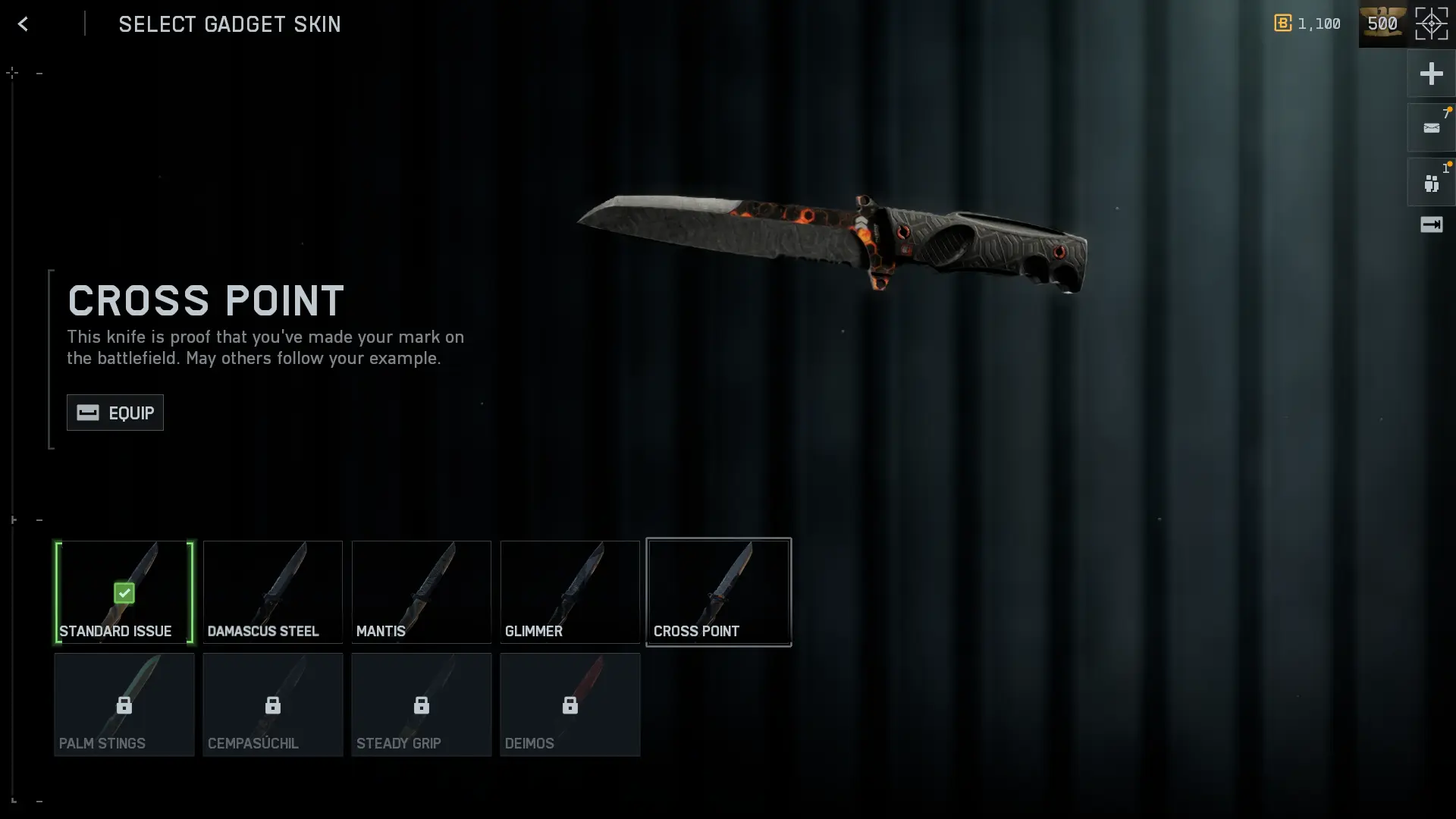Open the player rank 500 profile card

point(1383,24)
